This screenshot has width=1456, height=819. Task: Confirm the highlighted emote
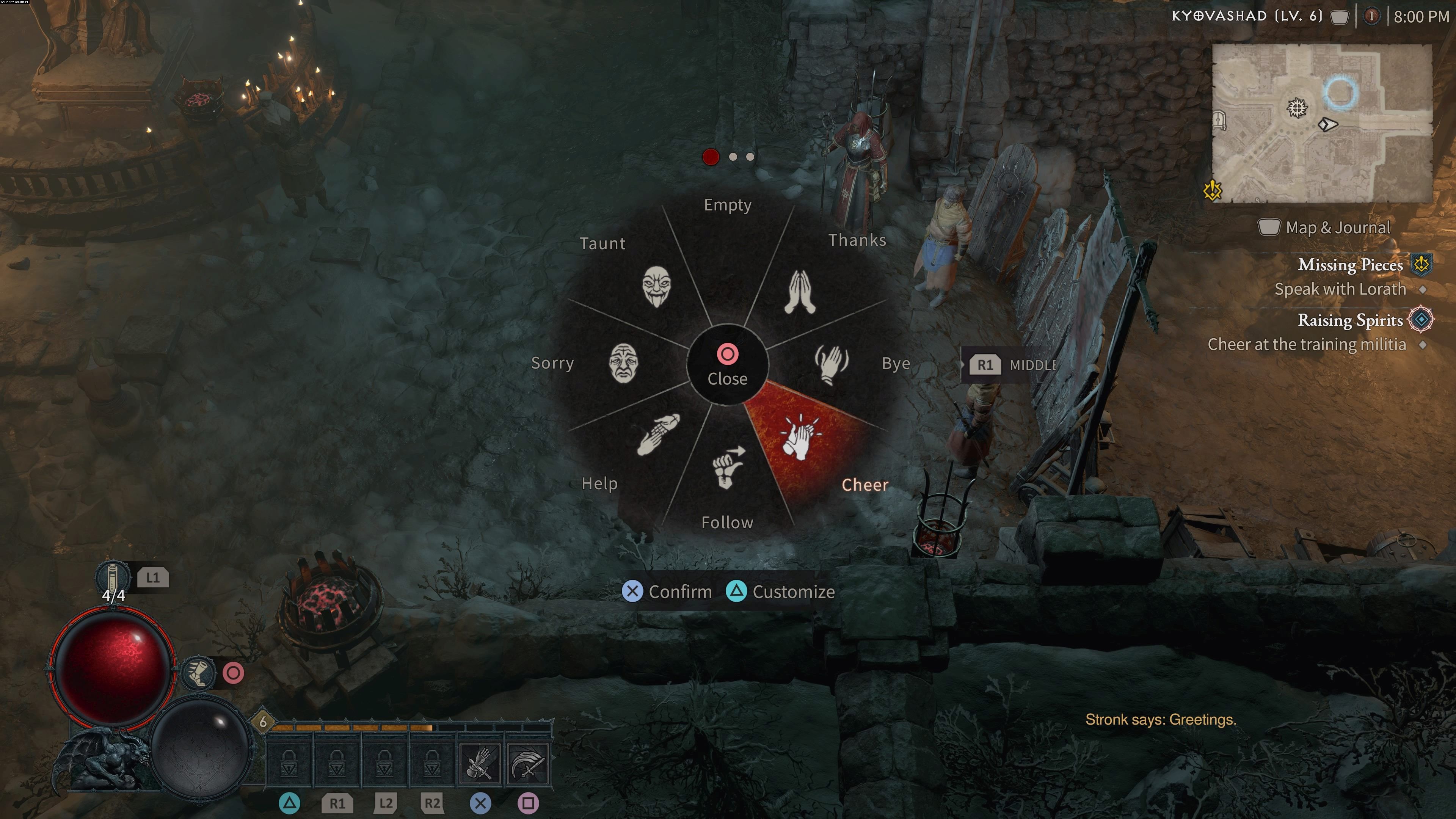667,592
